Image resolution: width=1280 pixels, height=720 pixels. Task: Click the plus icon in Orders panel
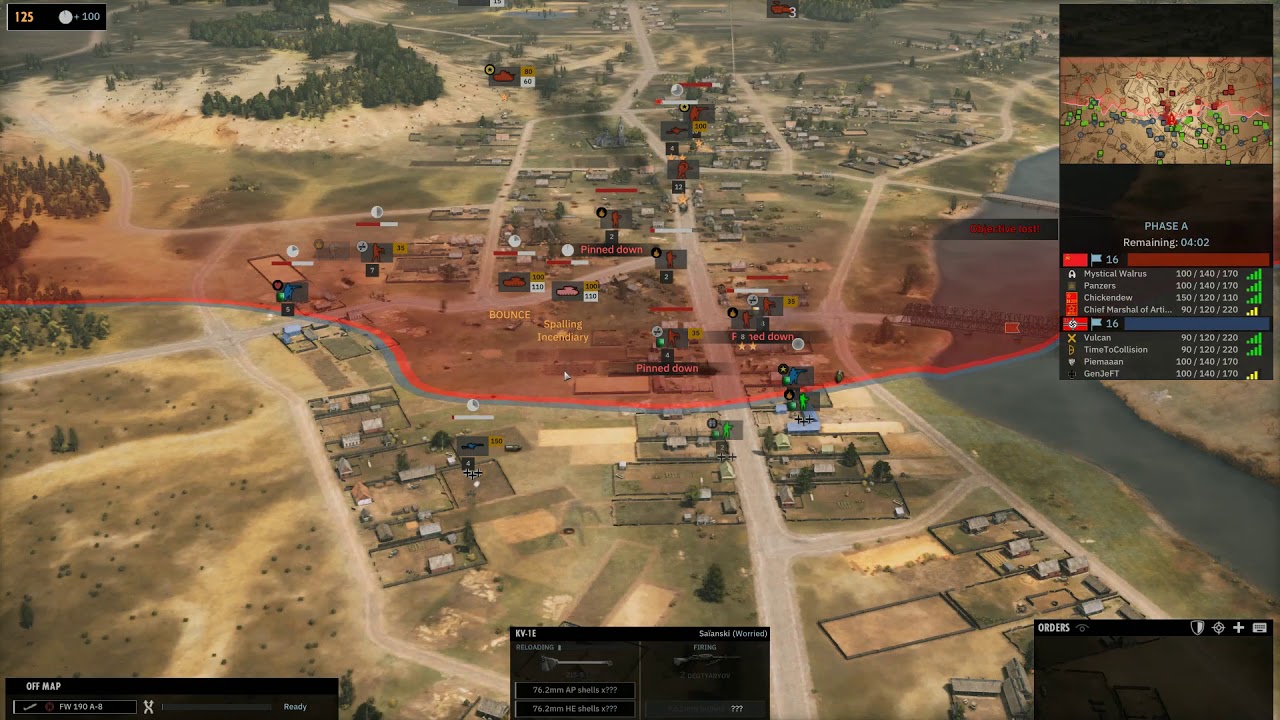[1238, 628]
